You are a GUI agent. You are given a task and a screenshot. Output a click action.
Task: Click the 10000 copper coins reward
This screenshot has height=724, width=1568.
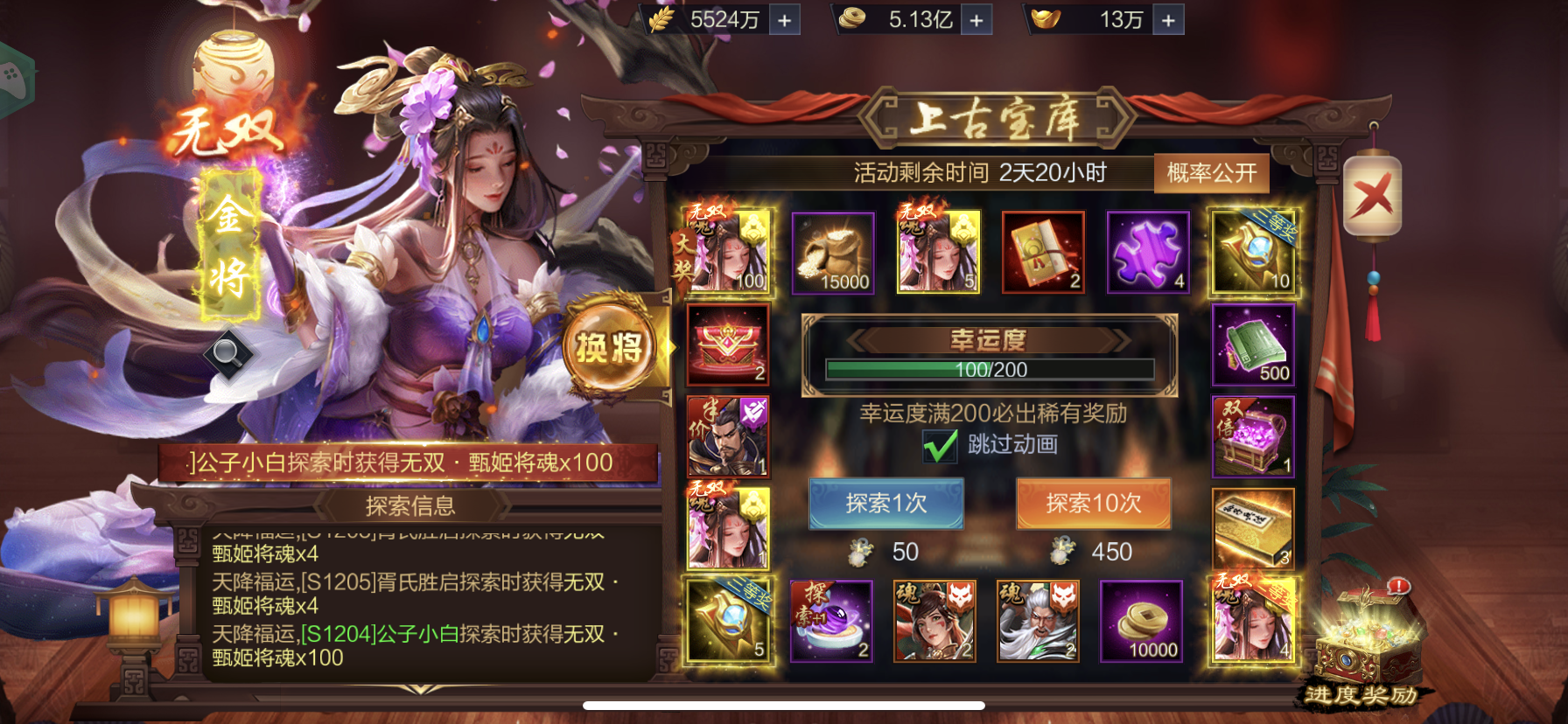point(1142,621)
